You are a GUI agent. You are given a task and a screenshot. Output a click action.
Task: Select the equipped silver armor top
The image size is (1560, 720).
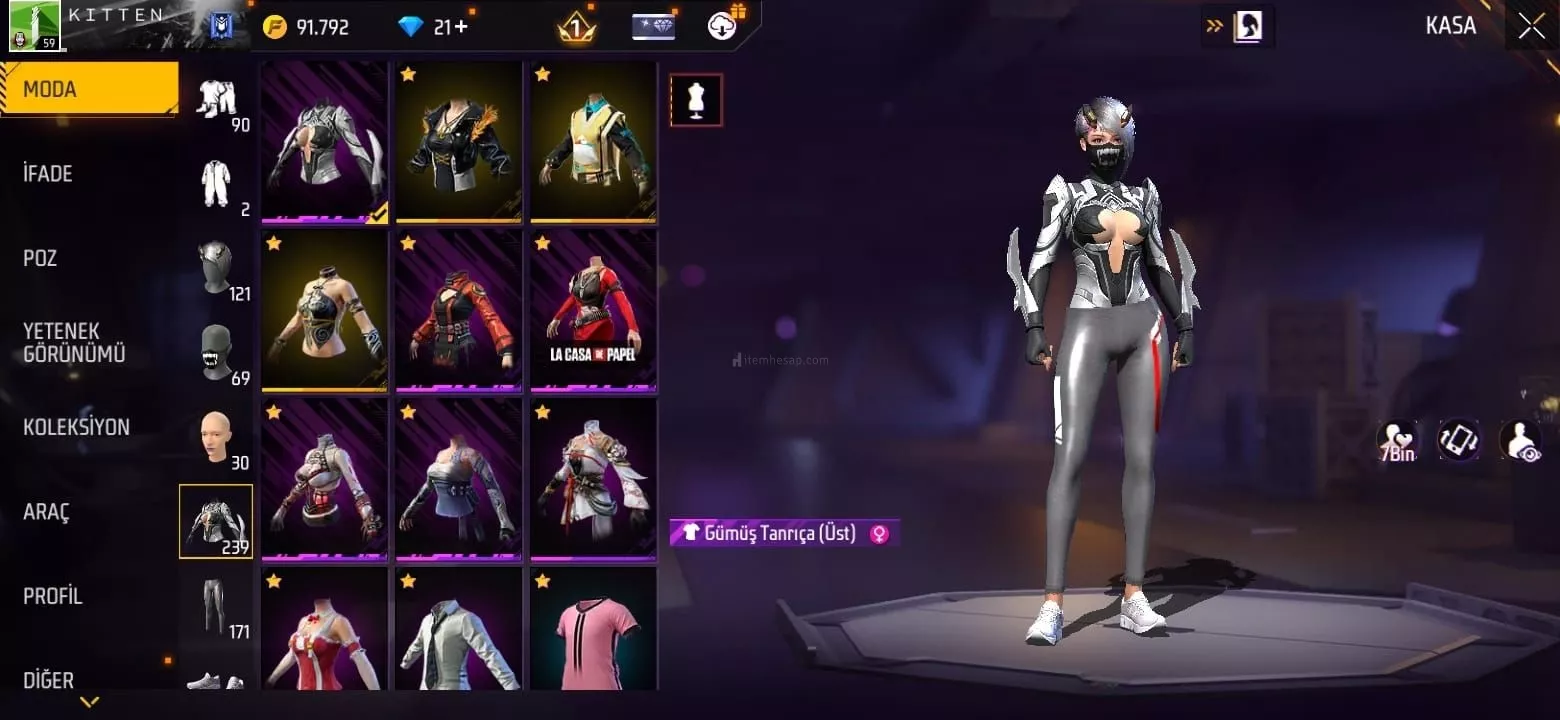point(325,142)
